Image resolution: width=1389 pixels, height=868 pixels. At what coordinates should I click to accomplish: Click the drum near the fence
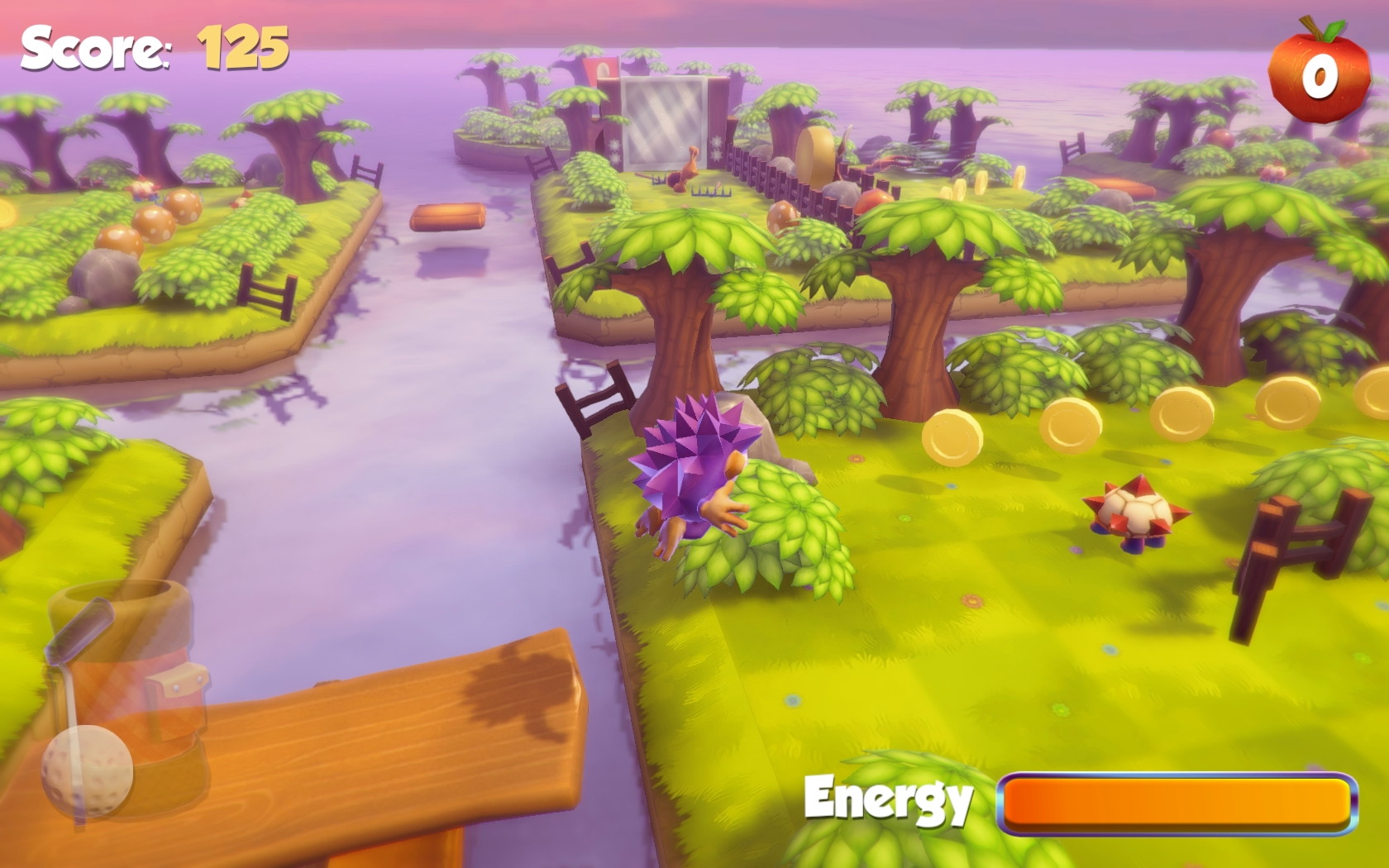pyautogui.click(x=814, y=157)
